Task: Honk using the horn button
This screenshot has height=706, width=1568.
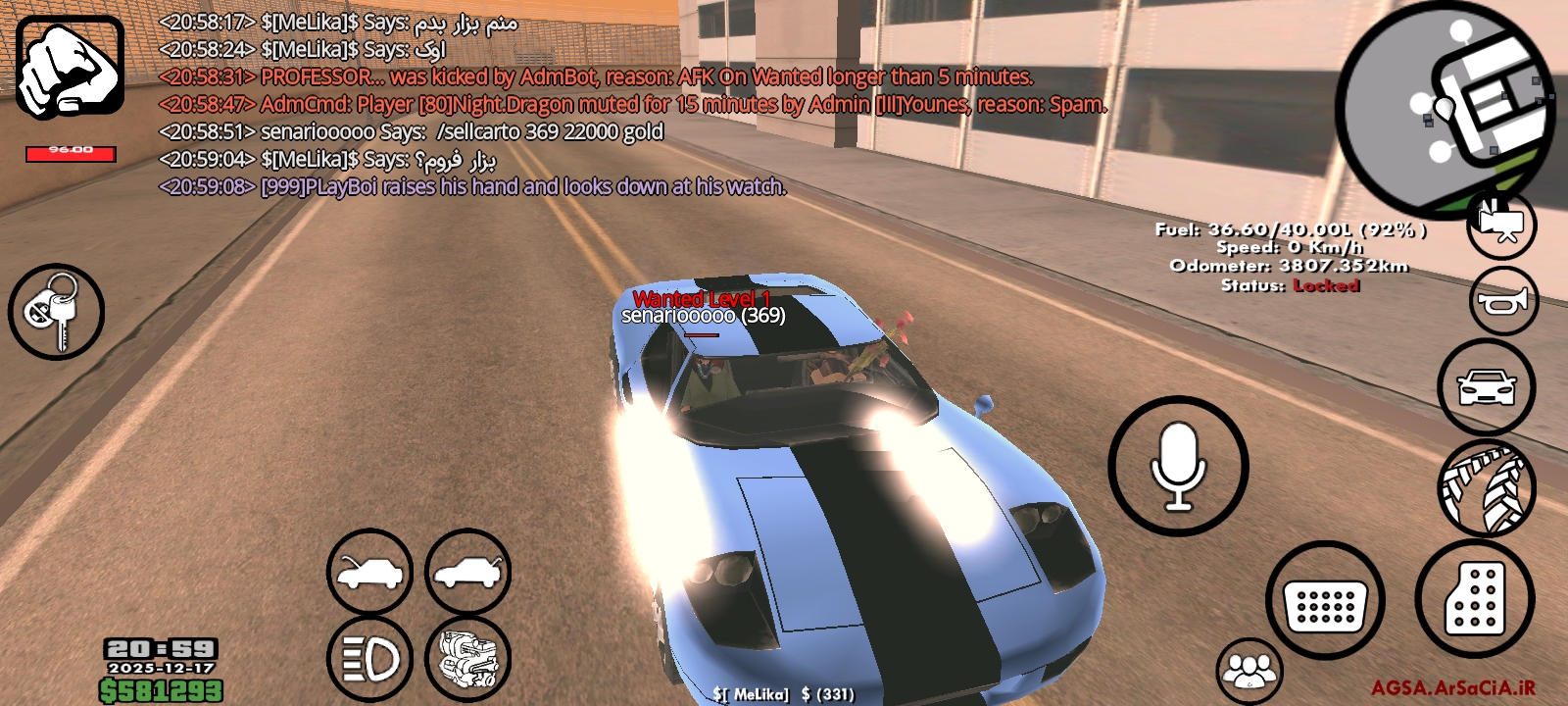Action: (1503, 300)
